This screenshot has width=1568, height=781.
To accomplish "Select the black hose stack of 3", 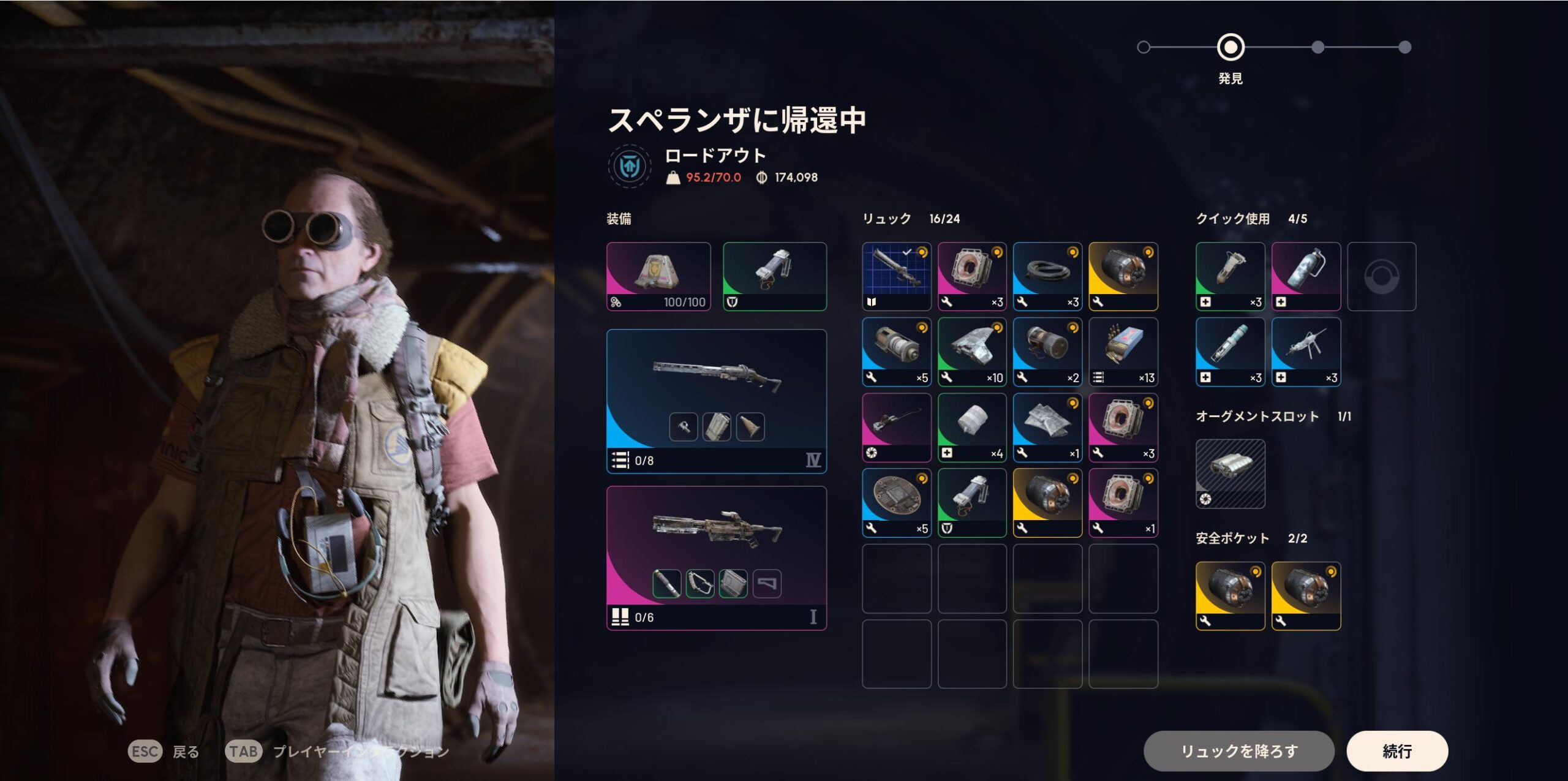I will (x=1047, y=276).
